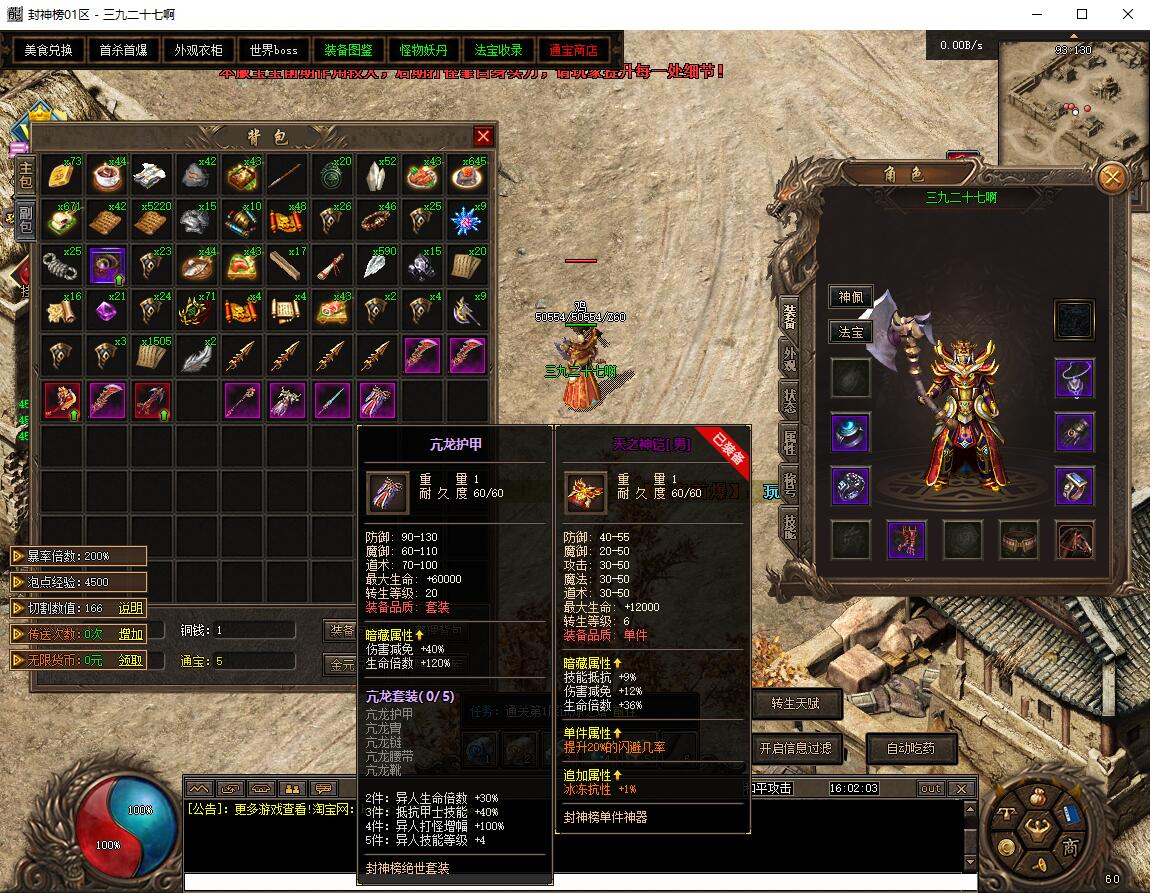
Task: Click 增加 next to 传送次数
Action: tap(131, 634)
